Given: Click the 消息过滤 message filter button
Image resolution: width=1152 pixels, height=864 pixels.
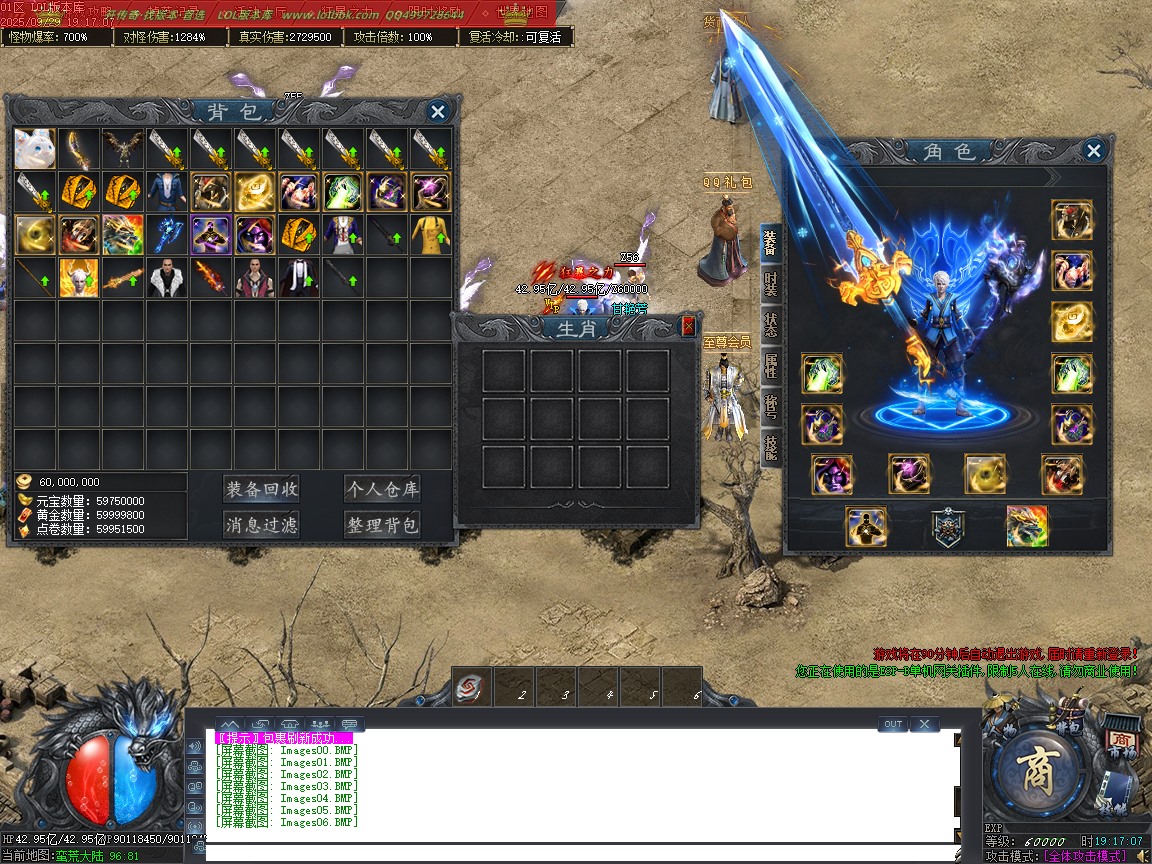Looking at the screenshot, I should coord(261,524).
